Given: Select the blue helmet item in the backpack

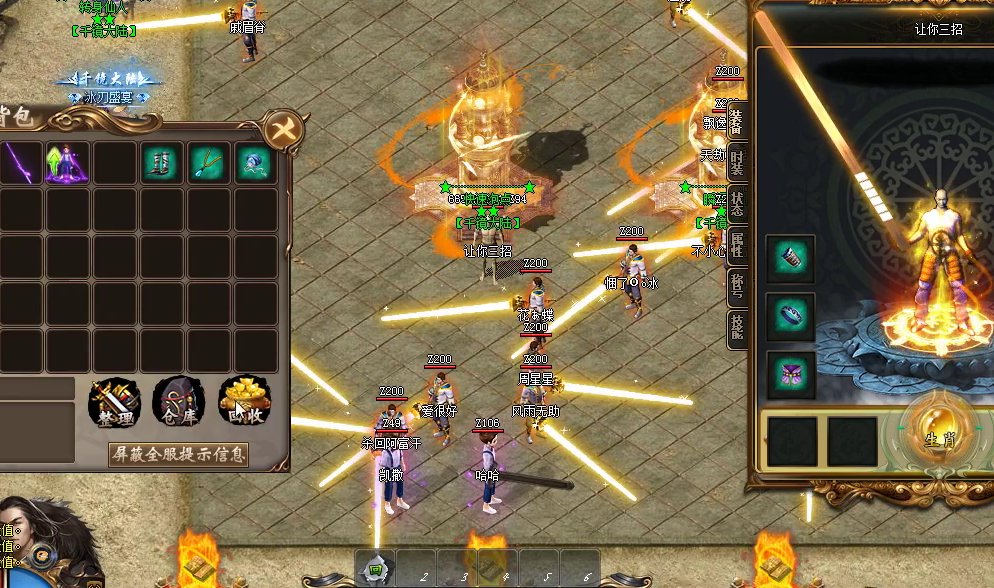Looking at the screenshot, I should pyautogui.click(x=253, y=163).
